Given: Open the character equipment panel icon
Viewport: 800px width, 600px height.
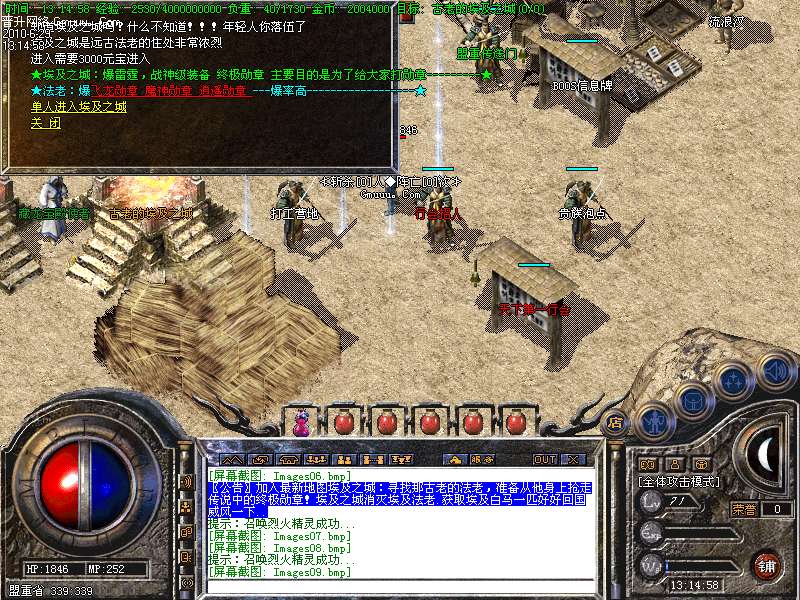Looking at the screenshot, I should tap(656, 423).
